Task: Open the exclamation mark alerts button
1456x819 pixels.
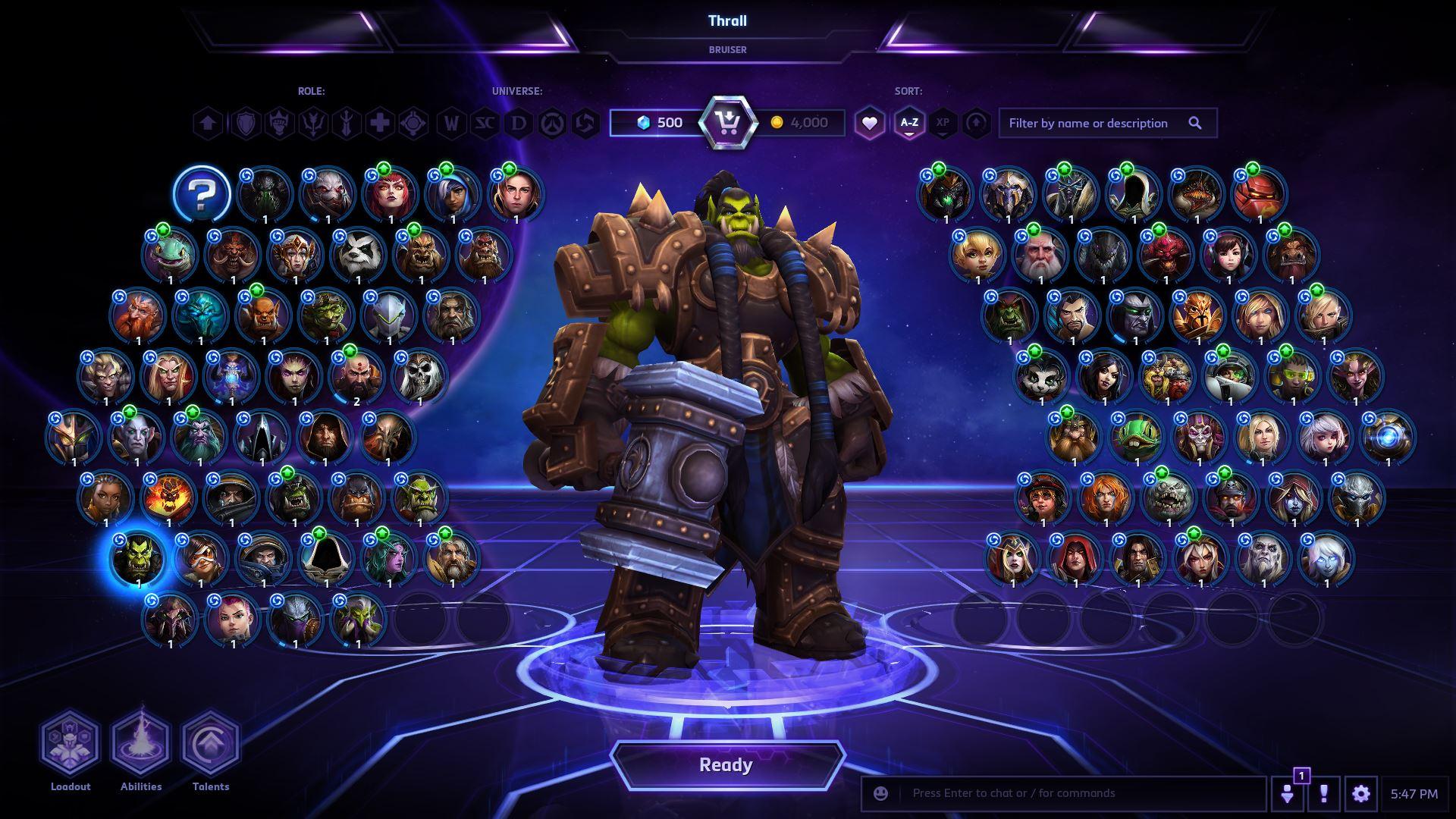Action: (x=1323, y=794)
